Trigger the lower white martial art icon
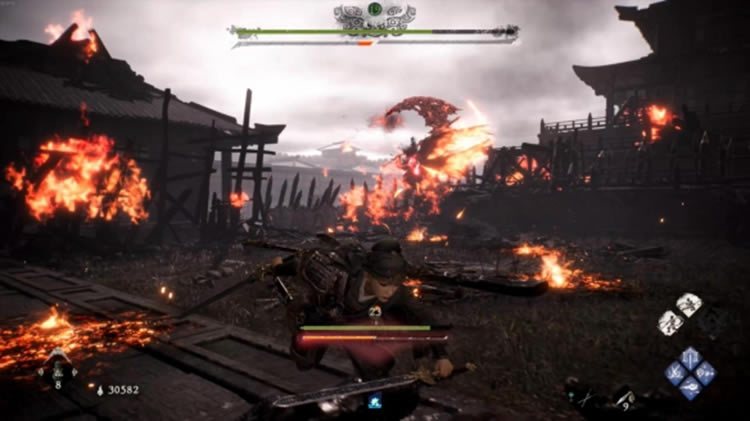750x421 pixels. (671, 322)
